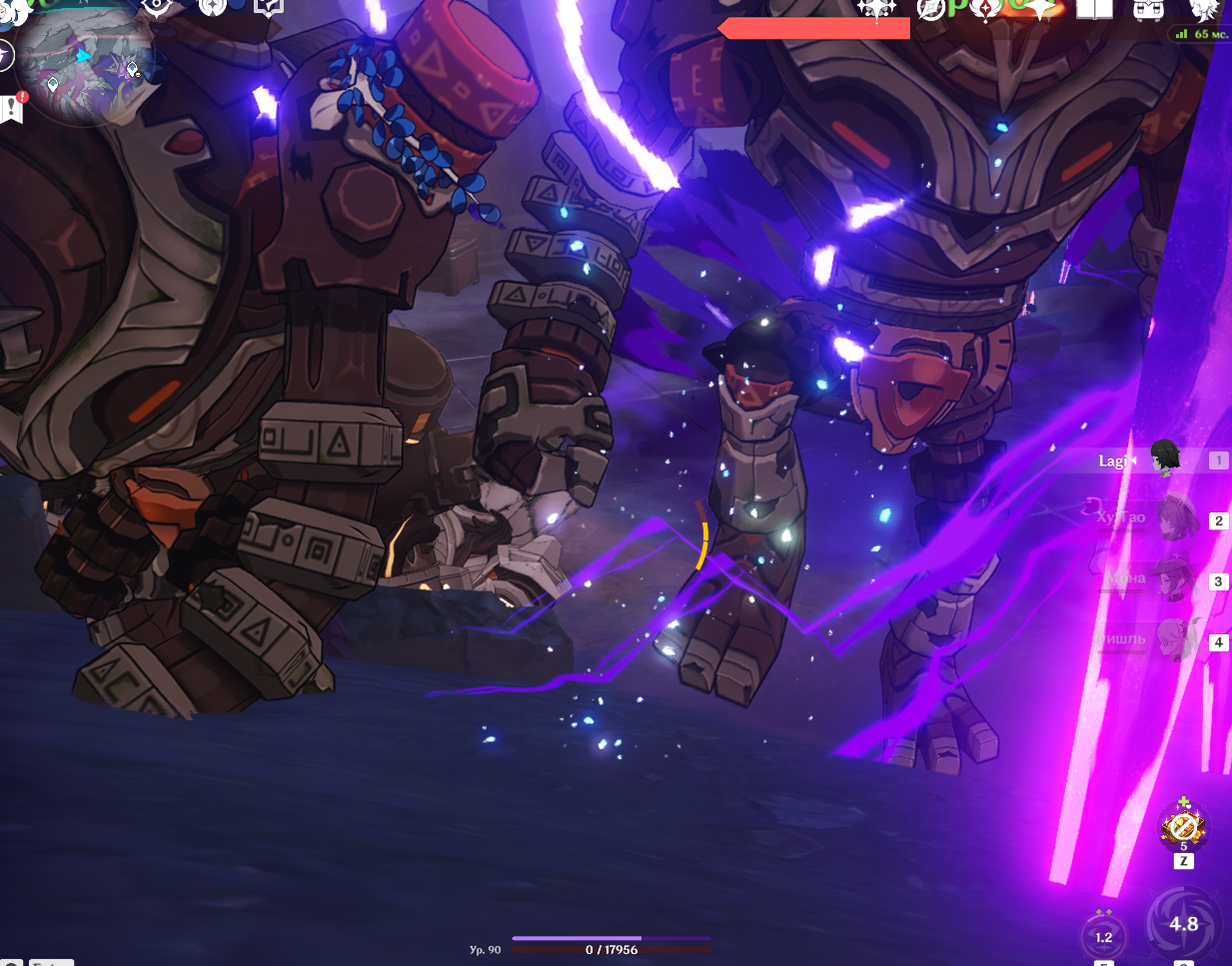Viewport: 1232px width, 966px height.
Task: Open the character screen via the white-haired portrait icon
Action: 1204,9
